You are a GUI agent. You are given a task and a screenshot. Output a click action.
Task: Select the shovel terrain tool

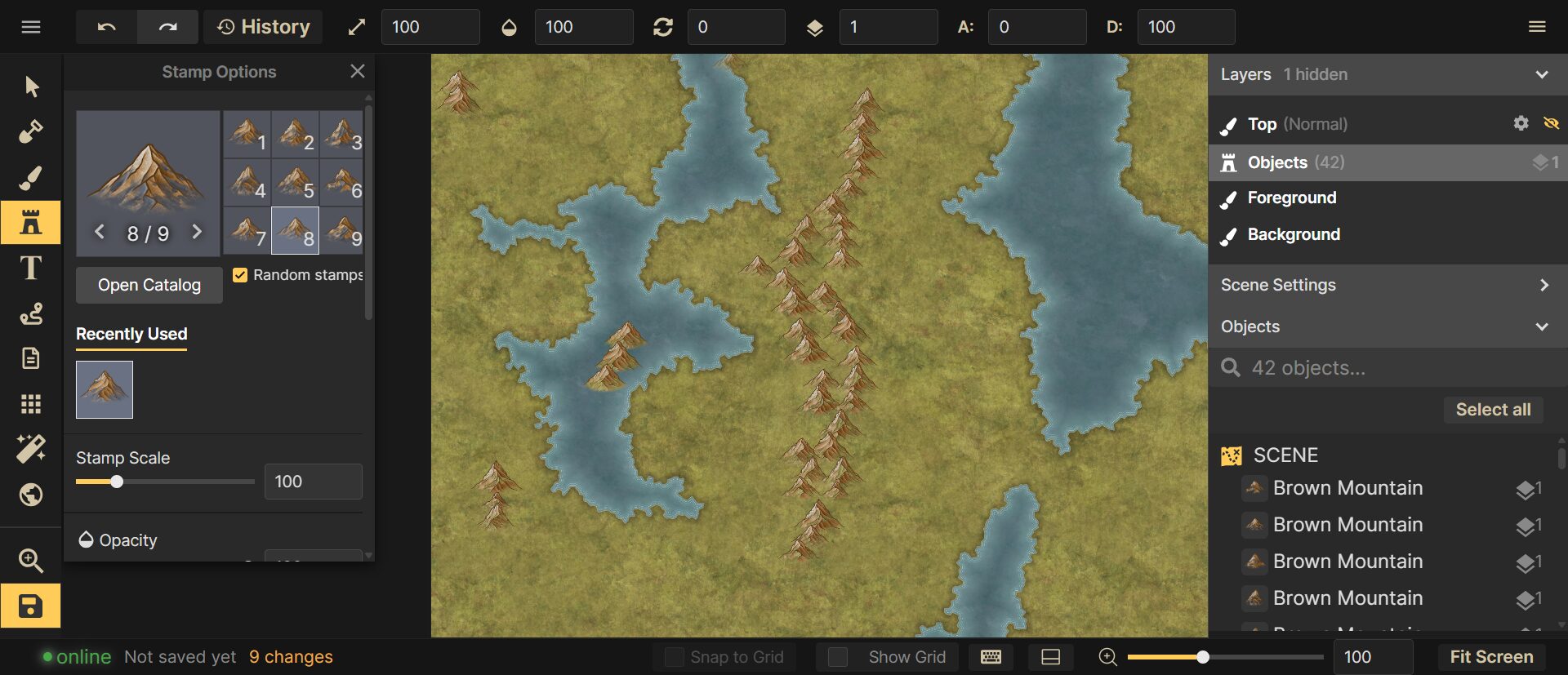31,131
